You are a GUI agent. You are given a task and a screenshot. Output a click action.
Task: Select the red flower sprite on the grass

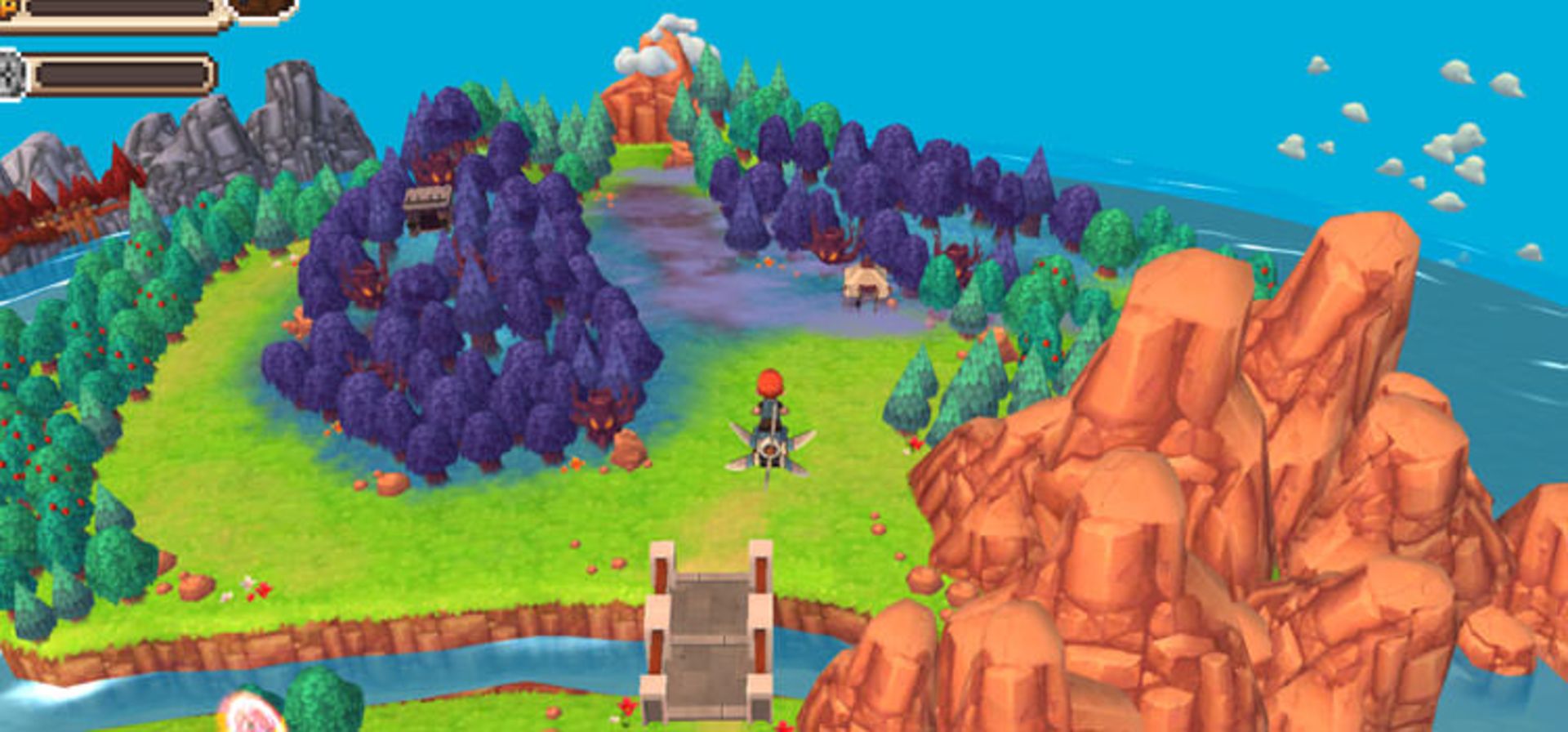coord(627,704)
